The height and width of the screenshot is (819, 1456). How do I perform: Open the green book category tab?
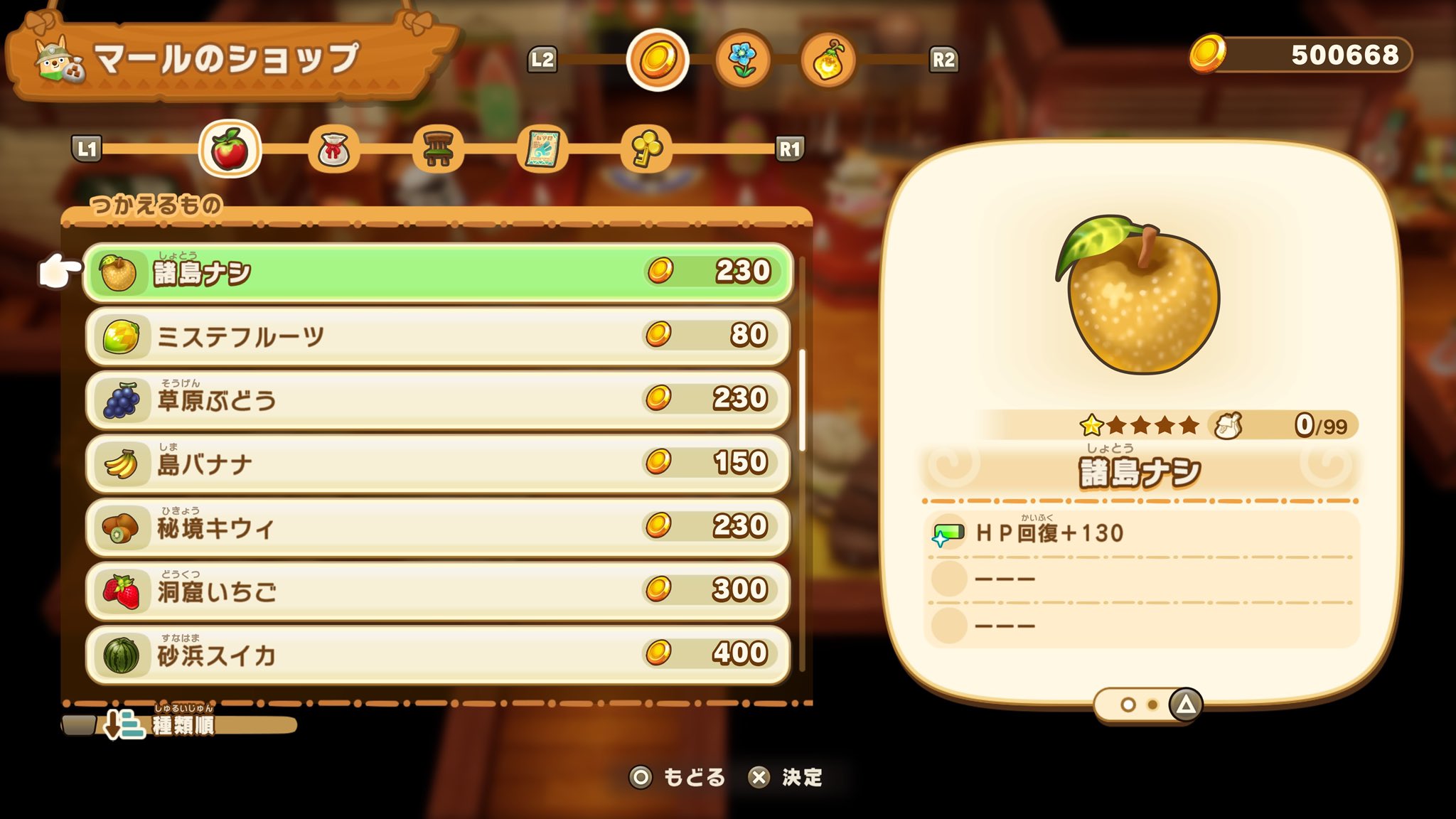pyautogui.click(x=542, y=149)
